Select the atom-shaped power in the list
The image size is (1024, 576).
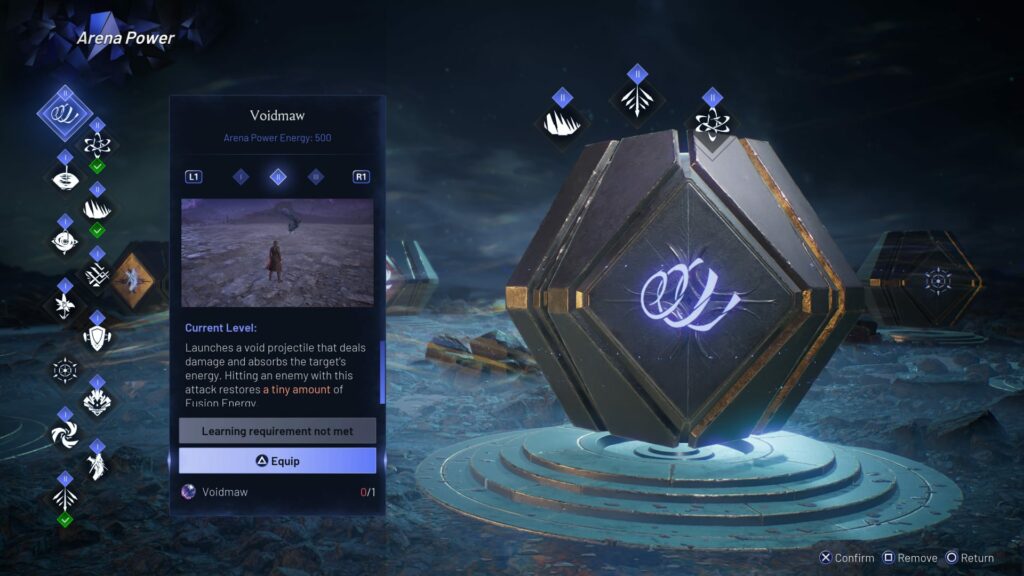point(97,144)
